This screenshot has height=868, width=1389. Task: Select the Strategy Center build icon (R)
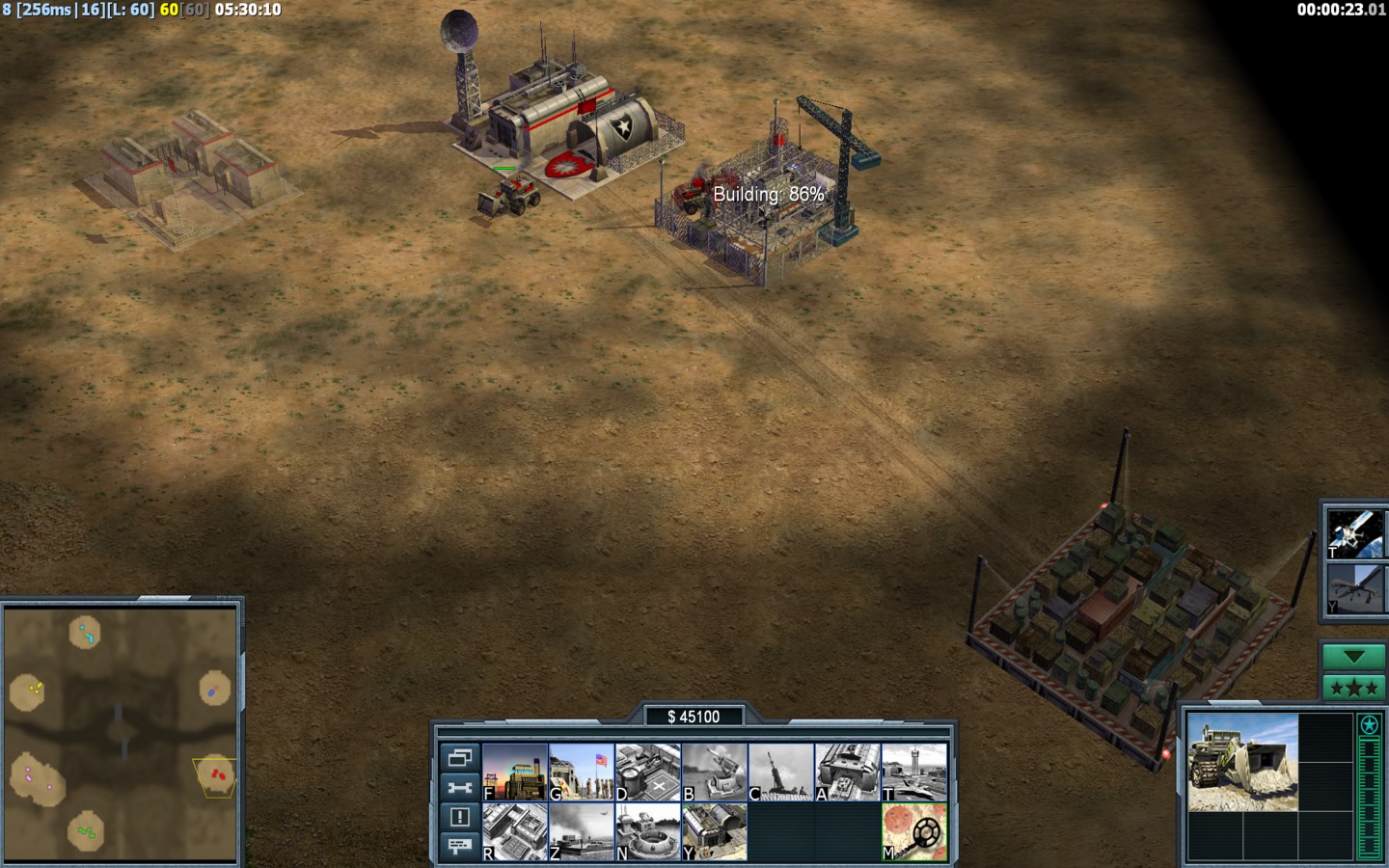click(x=515, y=831)
